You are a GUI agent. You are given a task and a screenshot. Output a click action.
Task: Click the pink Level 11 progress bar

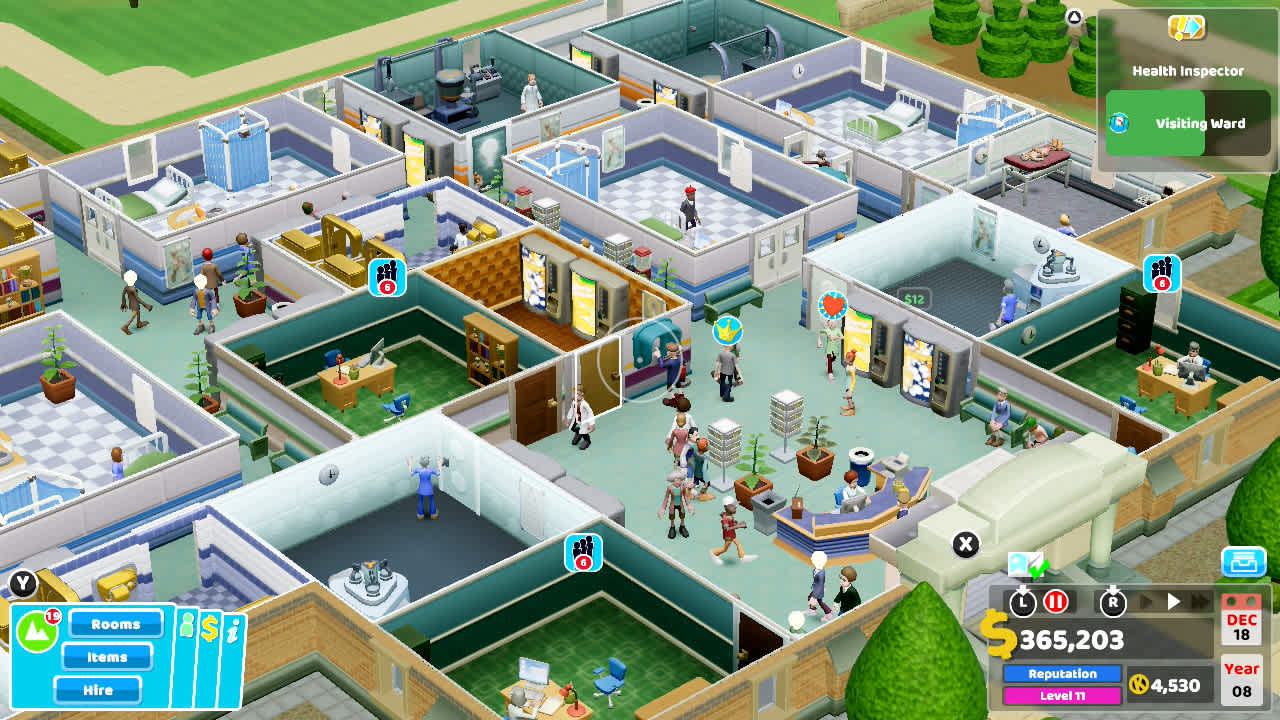tap(1063, 695)
